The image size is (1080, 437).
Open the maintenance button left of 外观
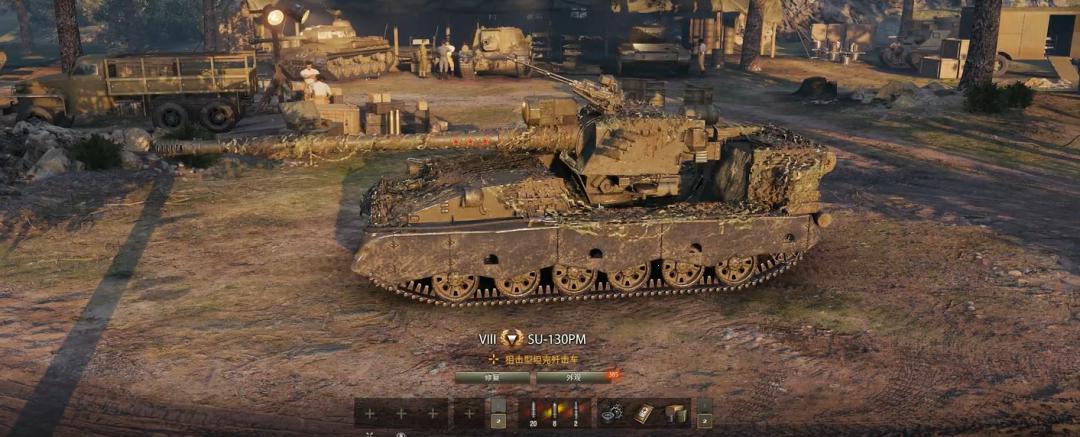pyautogui.click(x=492, y=378)
